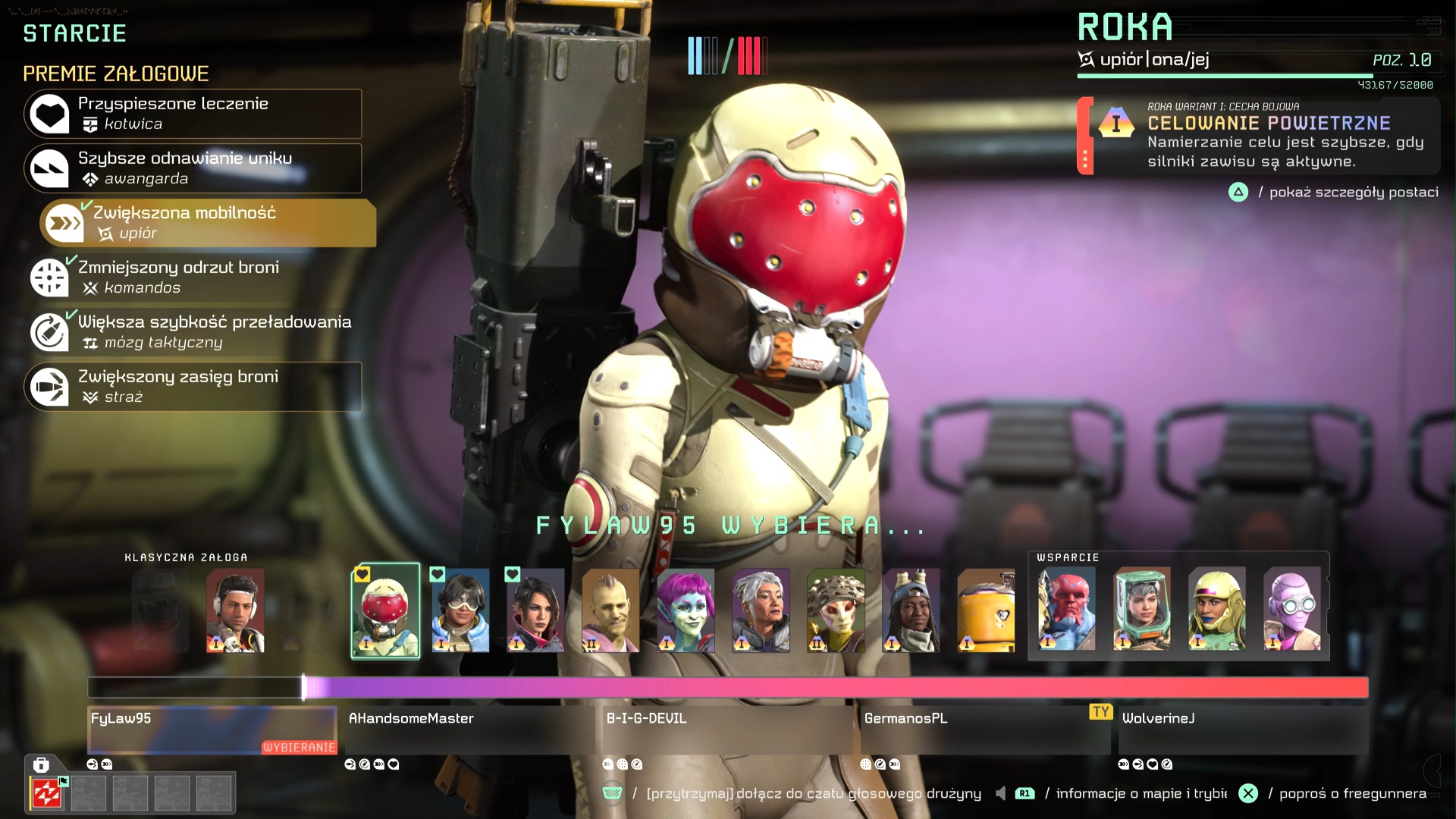Select the Przyspieszone leczenie crew bonus
This screenshot has height=819, width=1456.
[x=193, y=114]
